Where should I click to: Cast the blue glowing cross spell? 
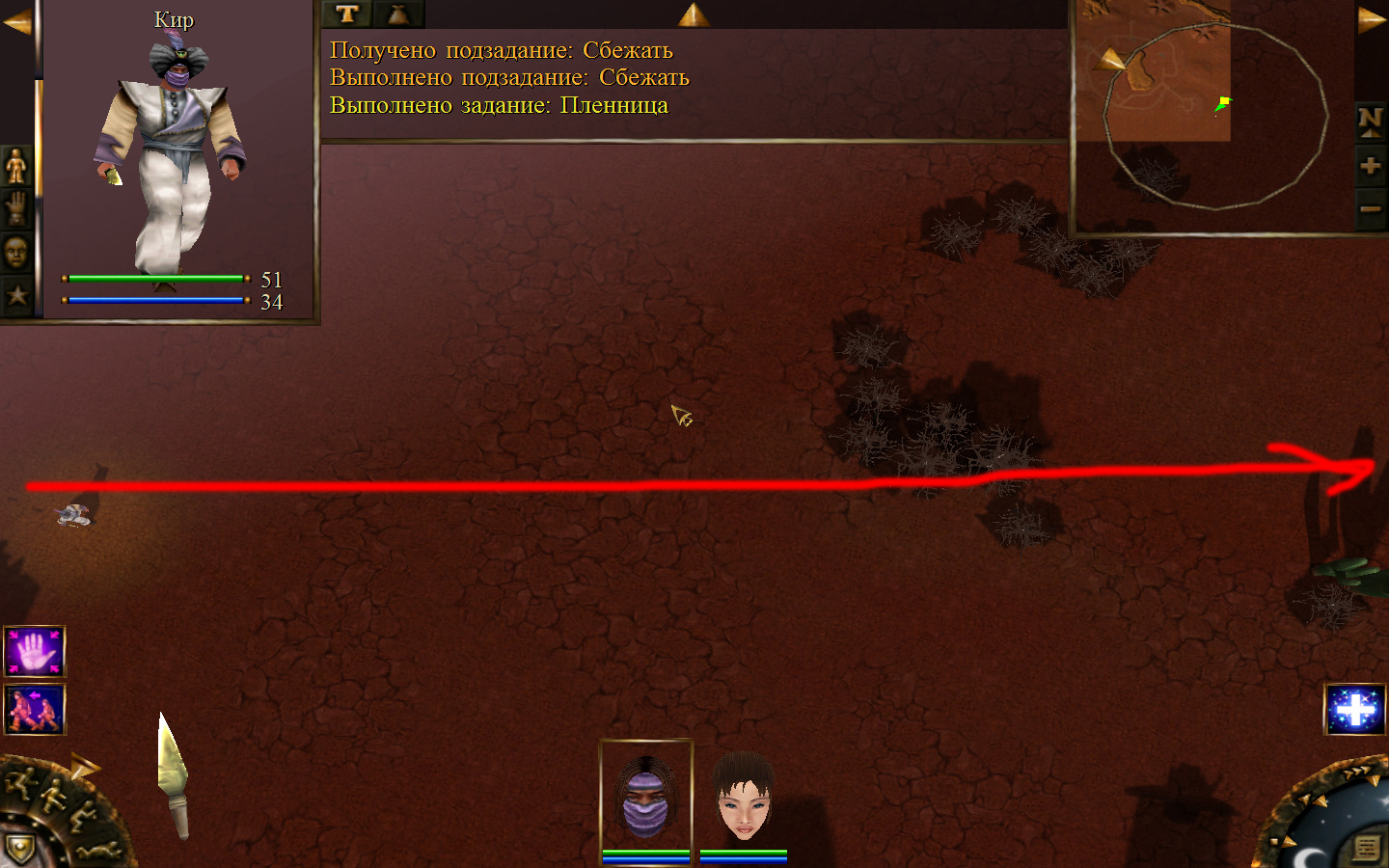click(x=1355, y=710)
